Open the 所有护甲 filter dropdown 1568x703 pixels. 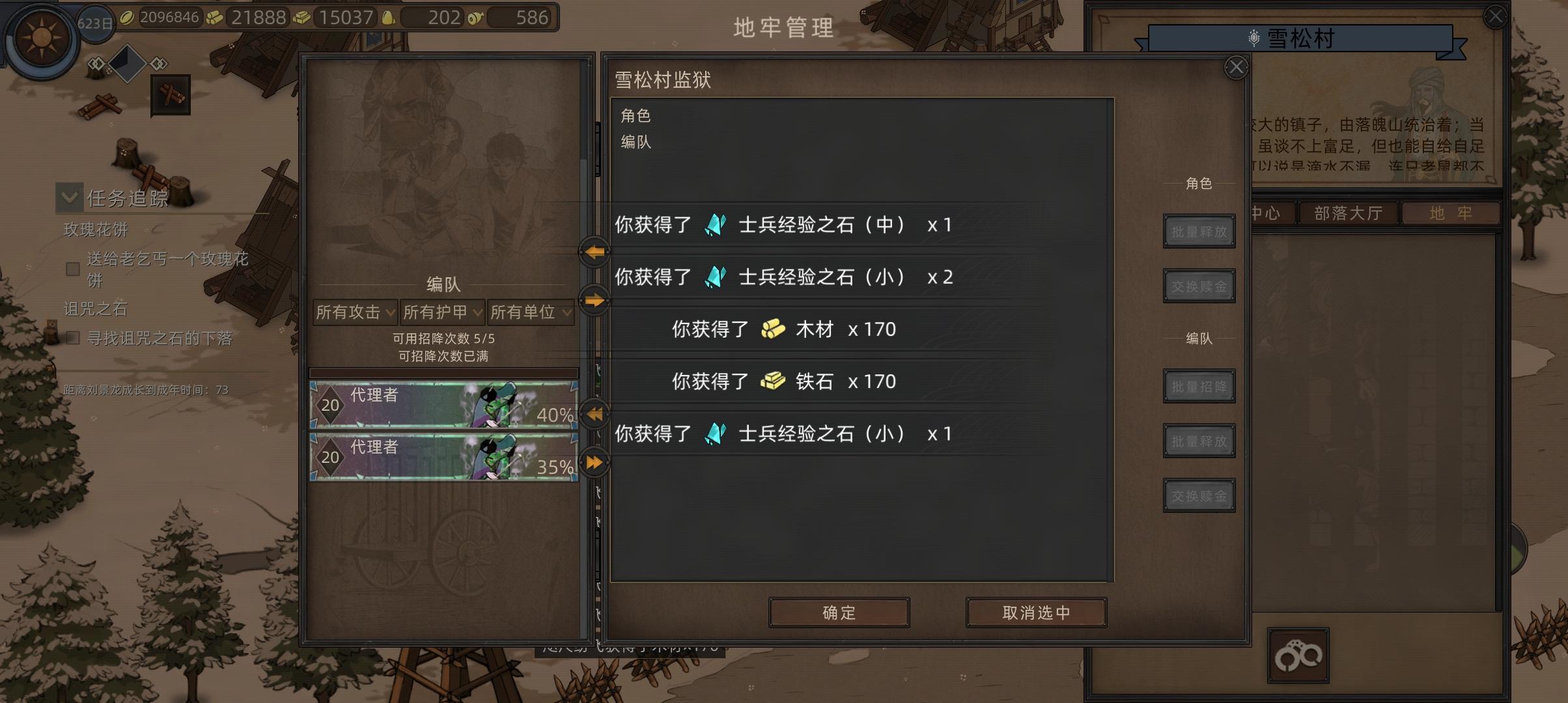tap(441, 312)
